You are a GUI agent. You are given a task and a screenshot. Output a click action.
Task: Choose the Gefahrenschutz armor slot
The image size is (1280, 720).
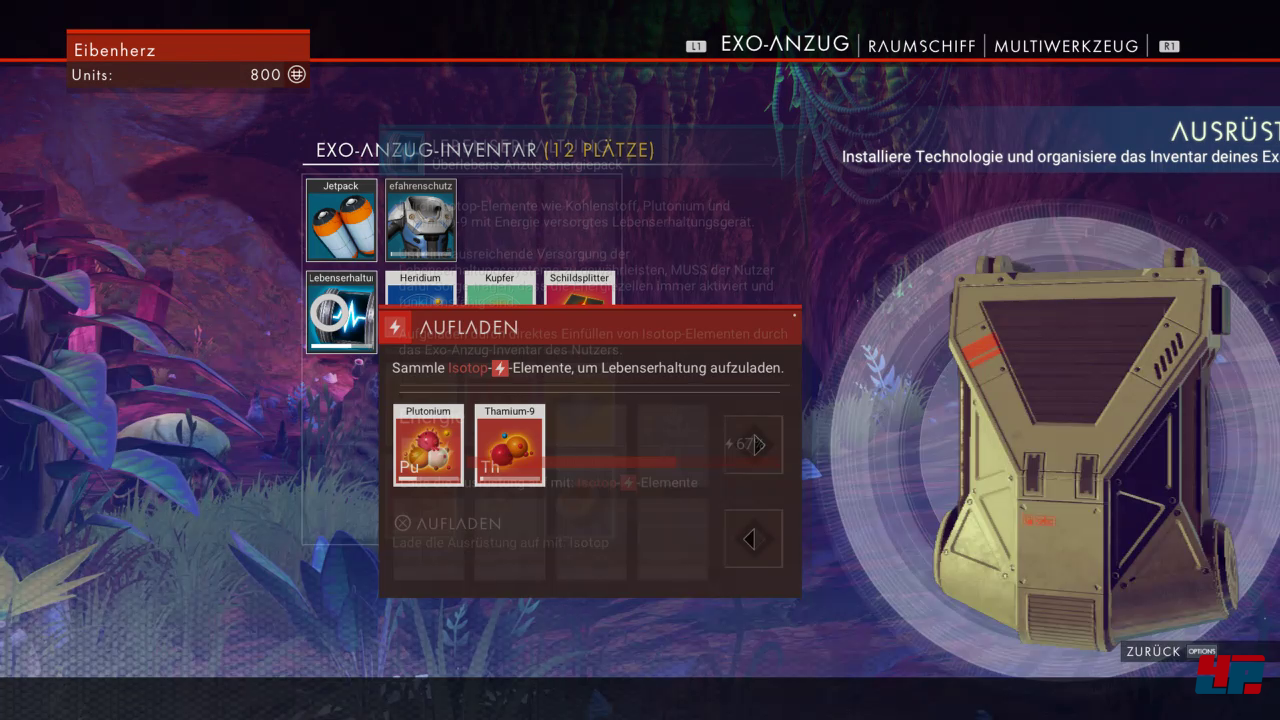pos(421,220)
